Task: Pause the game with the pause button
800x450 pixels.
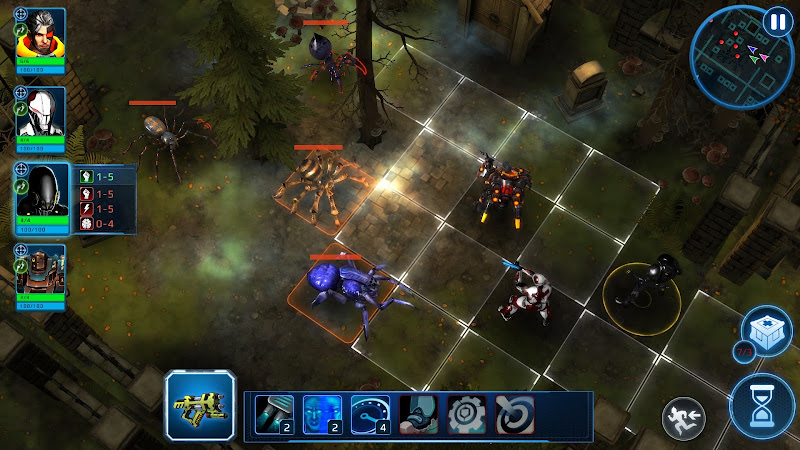Action: 776,20
